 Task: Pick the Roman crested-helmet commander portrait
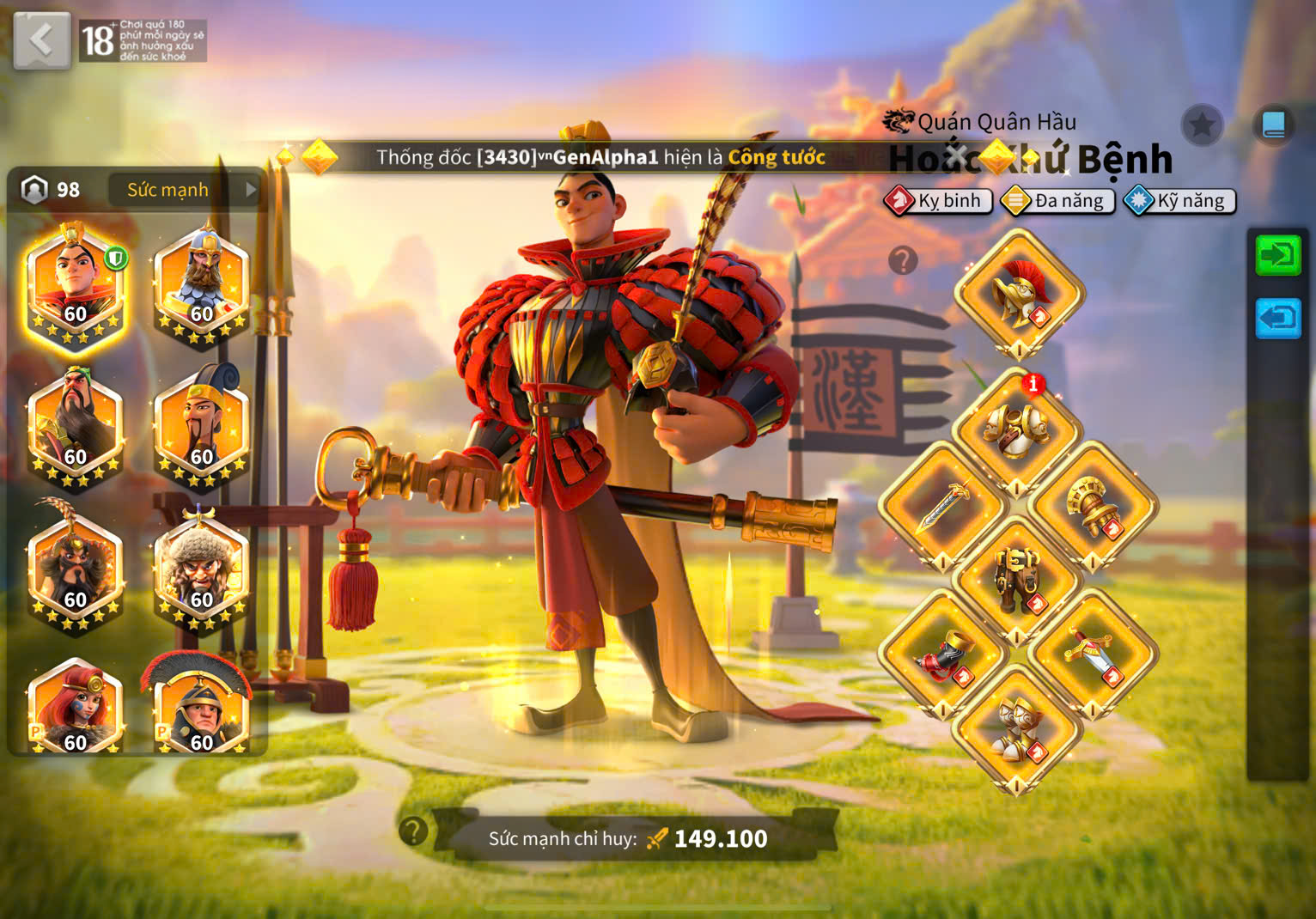point(201,708)
